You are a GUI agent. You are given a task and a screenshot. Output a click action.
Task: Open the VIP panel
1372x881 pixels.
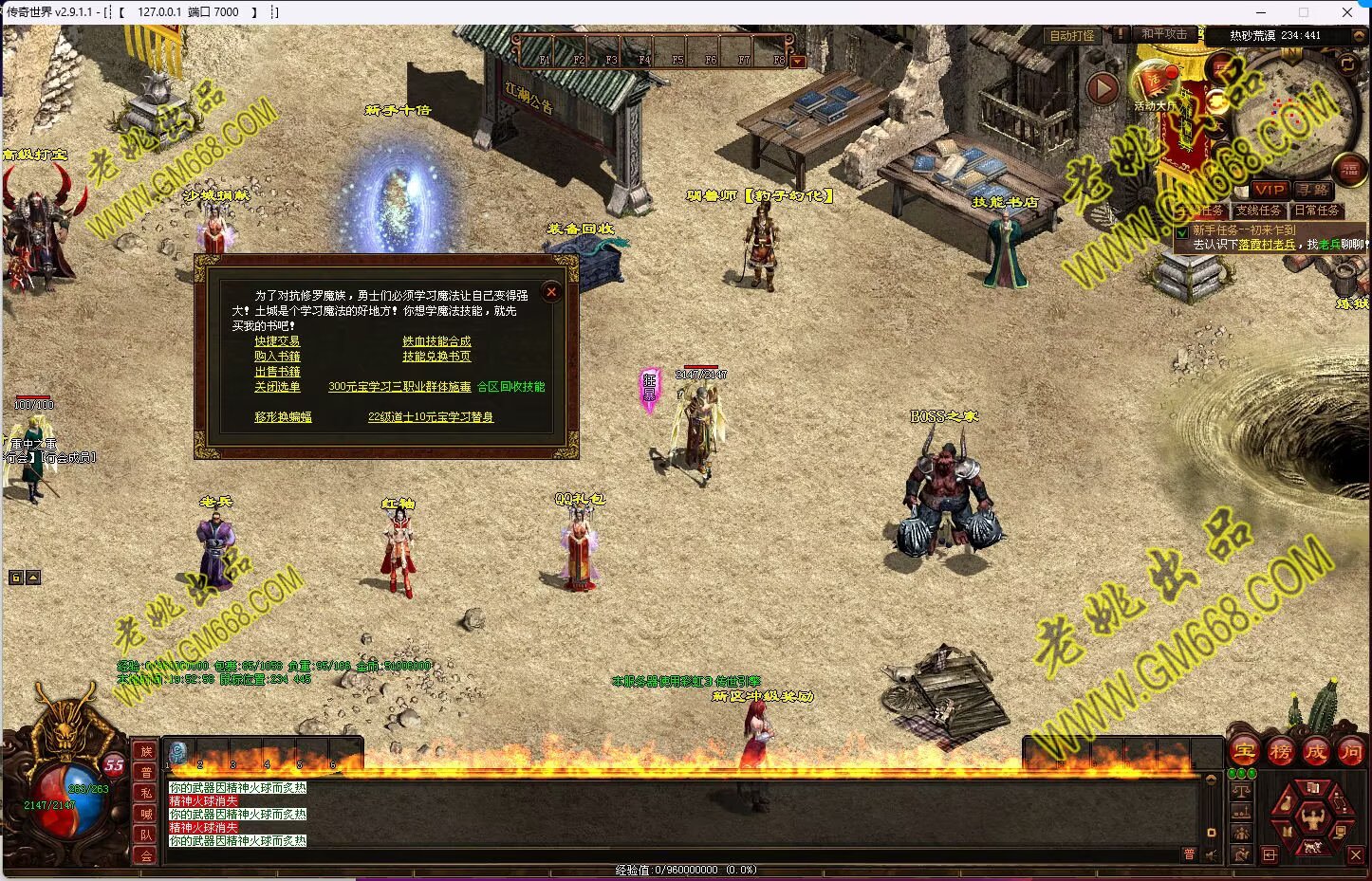point(1269,190)
